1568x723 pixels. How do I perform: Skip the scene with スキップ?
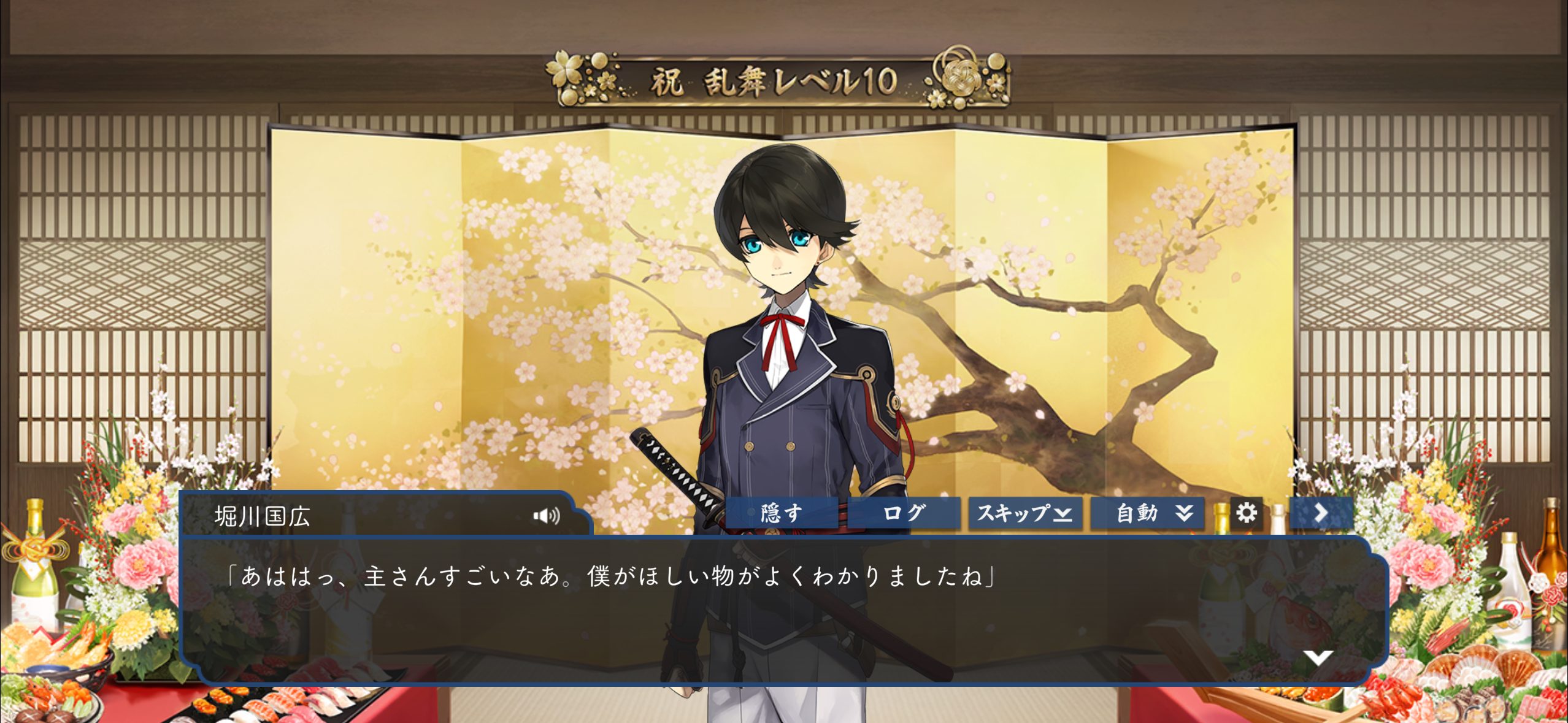tap(1024, 513)
